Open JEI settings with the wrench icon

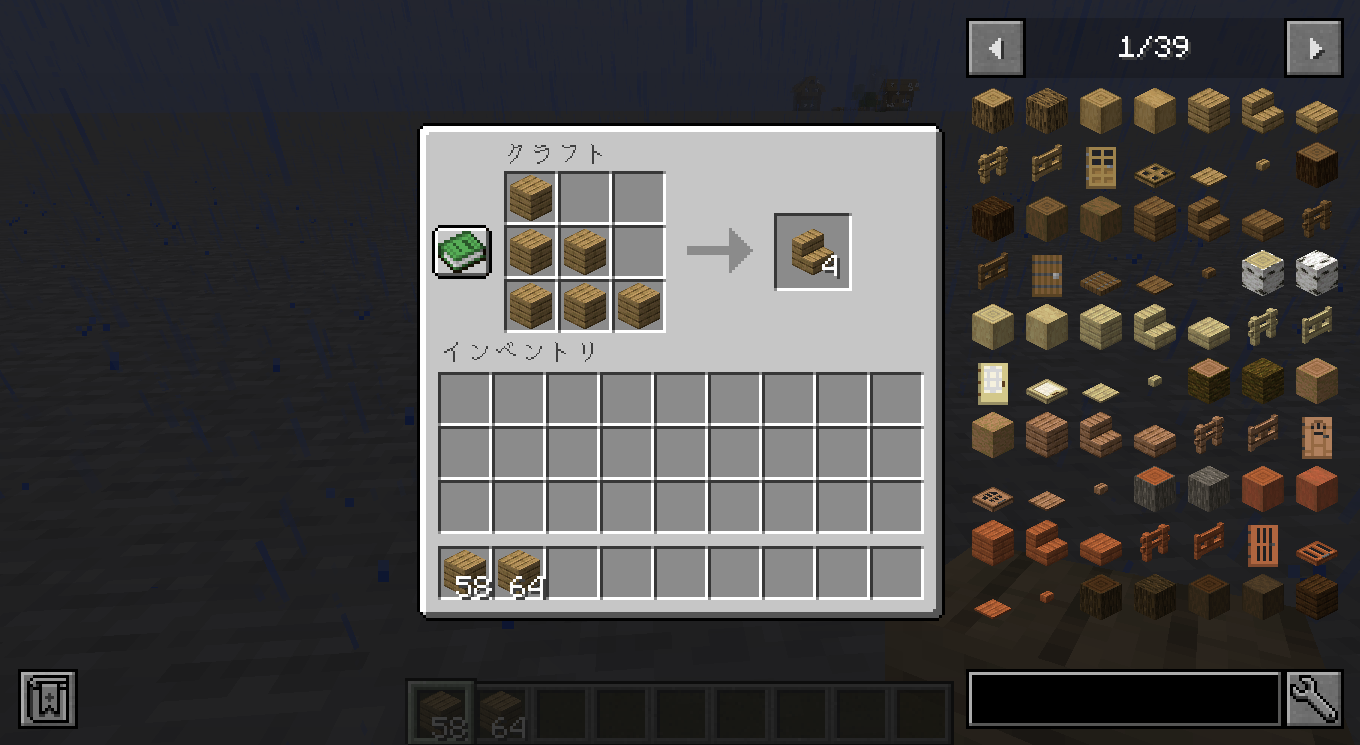pyautogui.click(x=1313, y=700)
